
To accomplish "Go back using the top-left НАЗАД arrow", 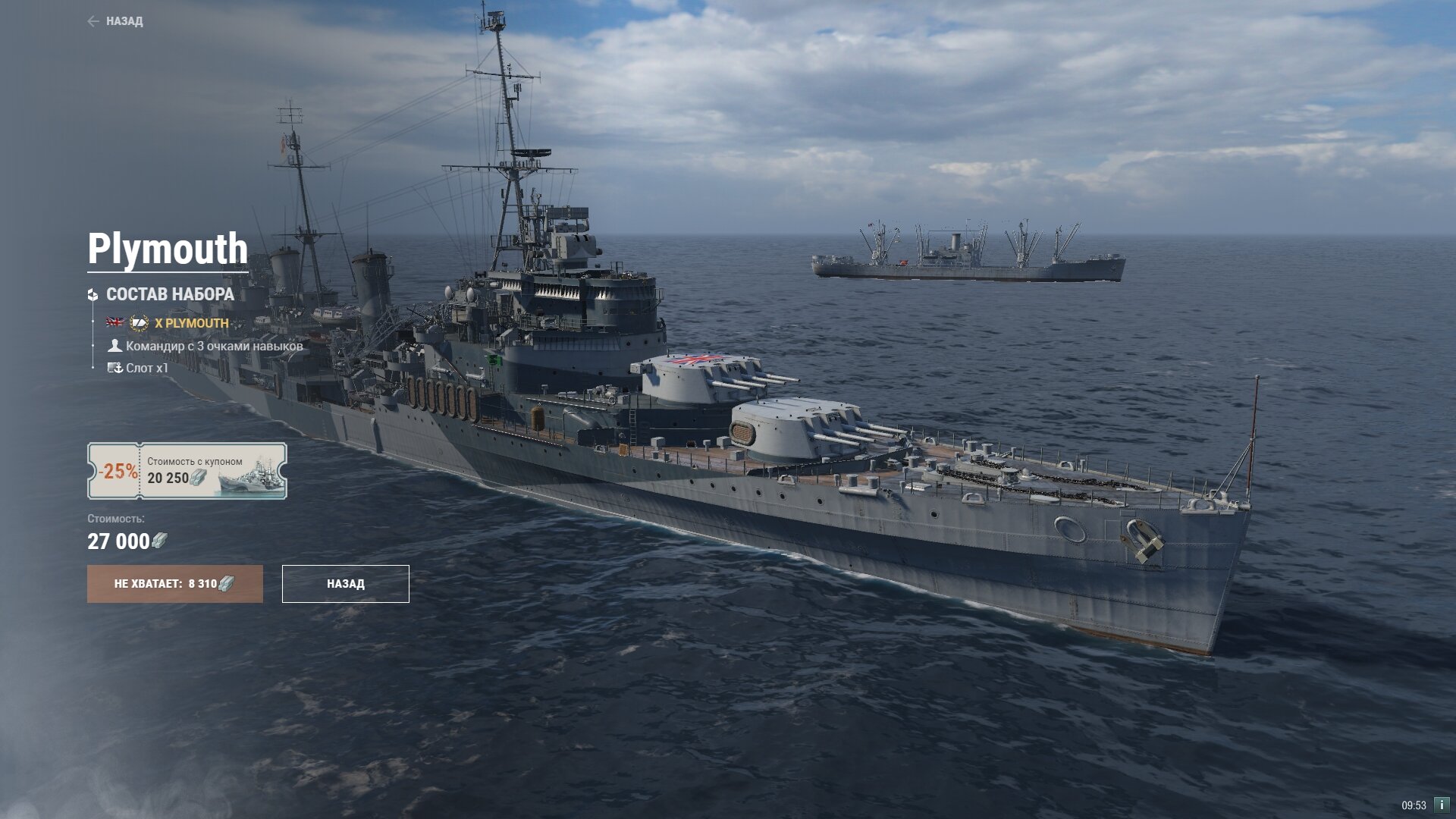I will (115, 21).
